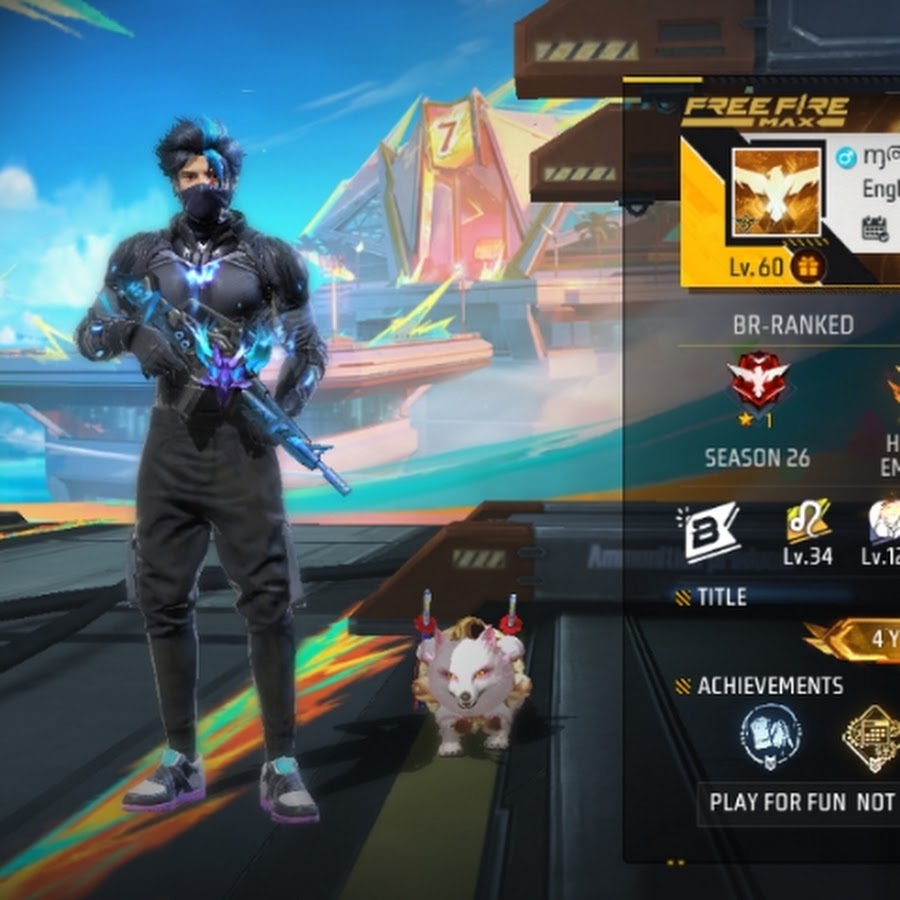Open the gold calendar achievement badge

[x=869, y=737]
